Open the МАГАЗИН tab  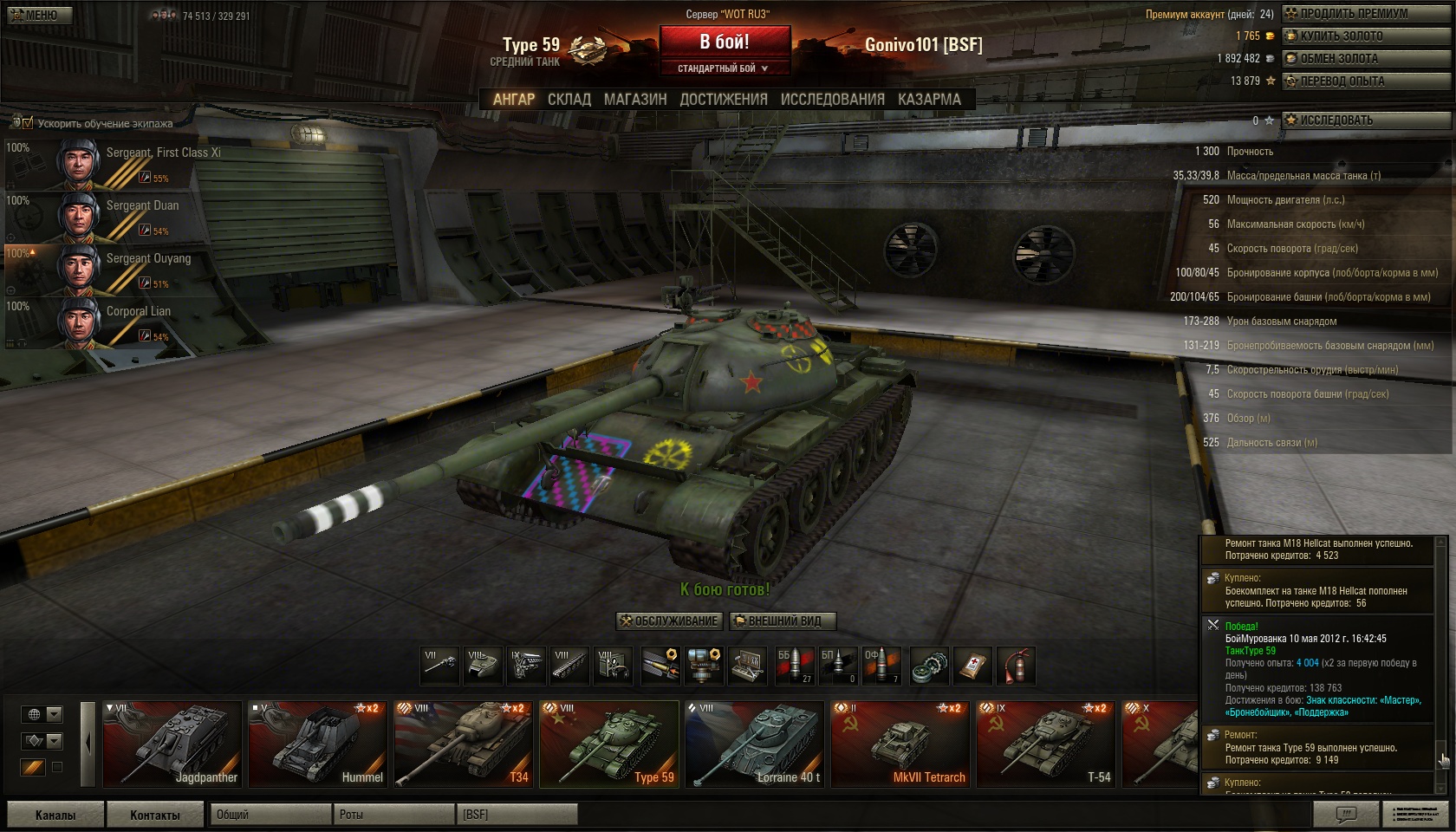[635, 100]
